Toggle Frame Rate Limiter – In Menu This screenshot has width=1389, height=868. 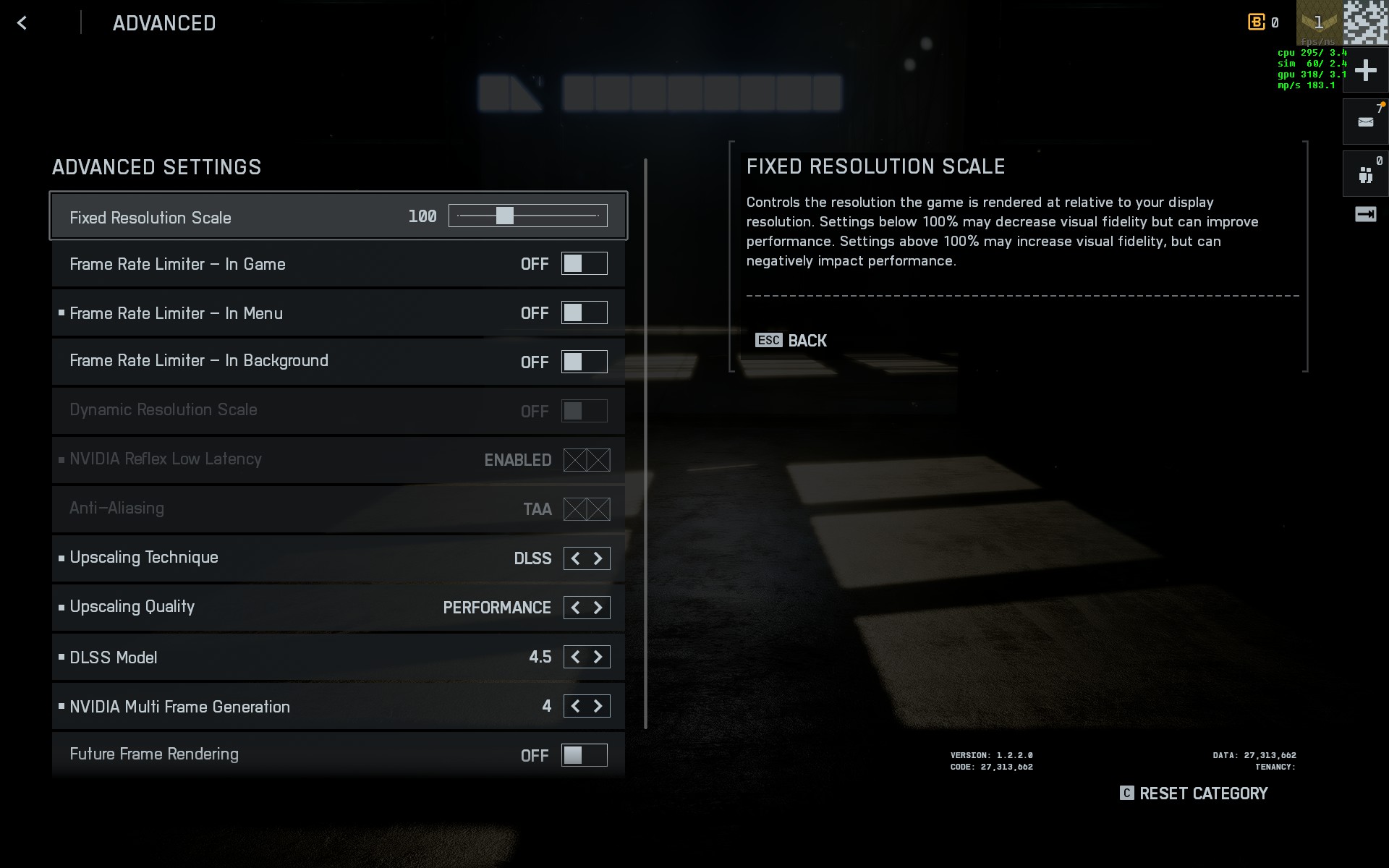coord(584,313)
